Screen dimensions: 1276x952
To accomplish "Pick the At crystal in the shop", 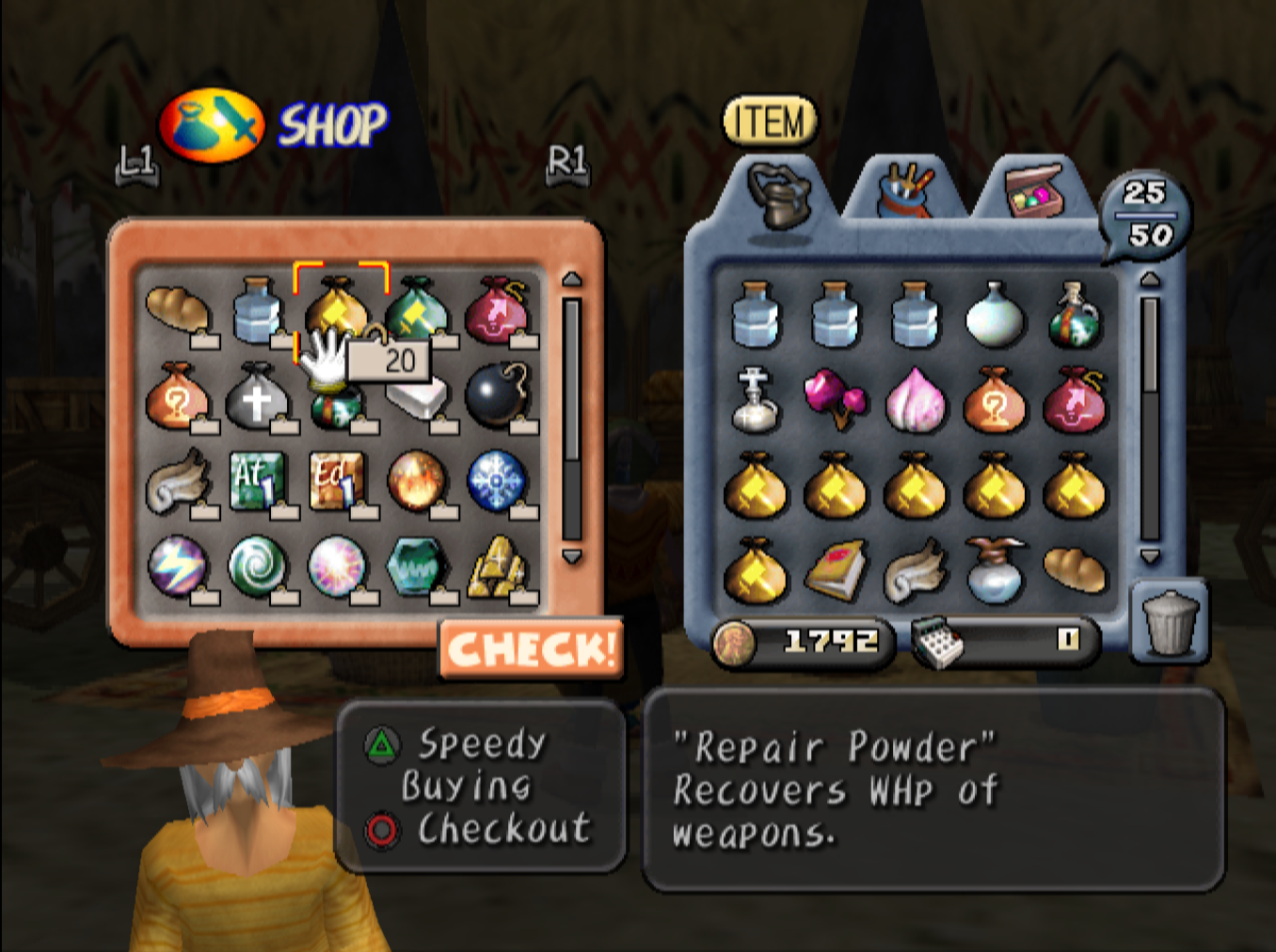I will point(257,480).
